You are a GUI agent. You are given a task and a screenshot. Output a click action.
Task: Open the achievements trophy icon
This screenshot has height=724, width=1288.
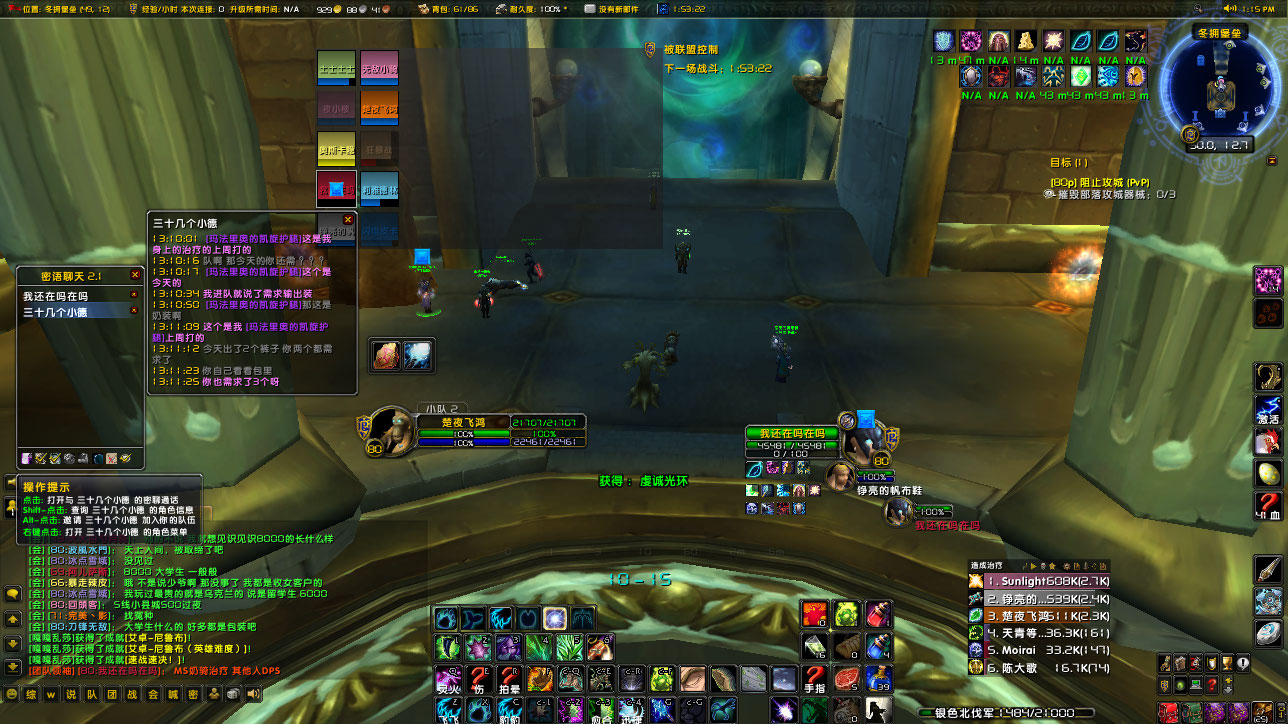(x=1228, y=663)
